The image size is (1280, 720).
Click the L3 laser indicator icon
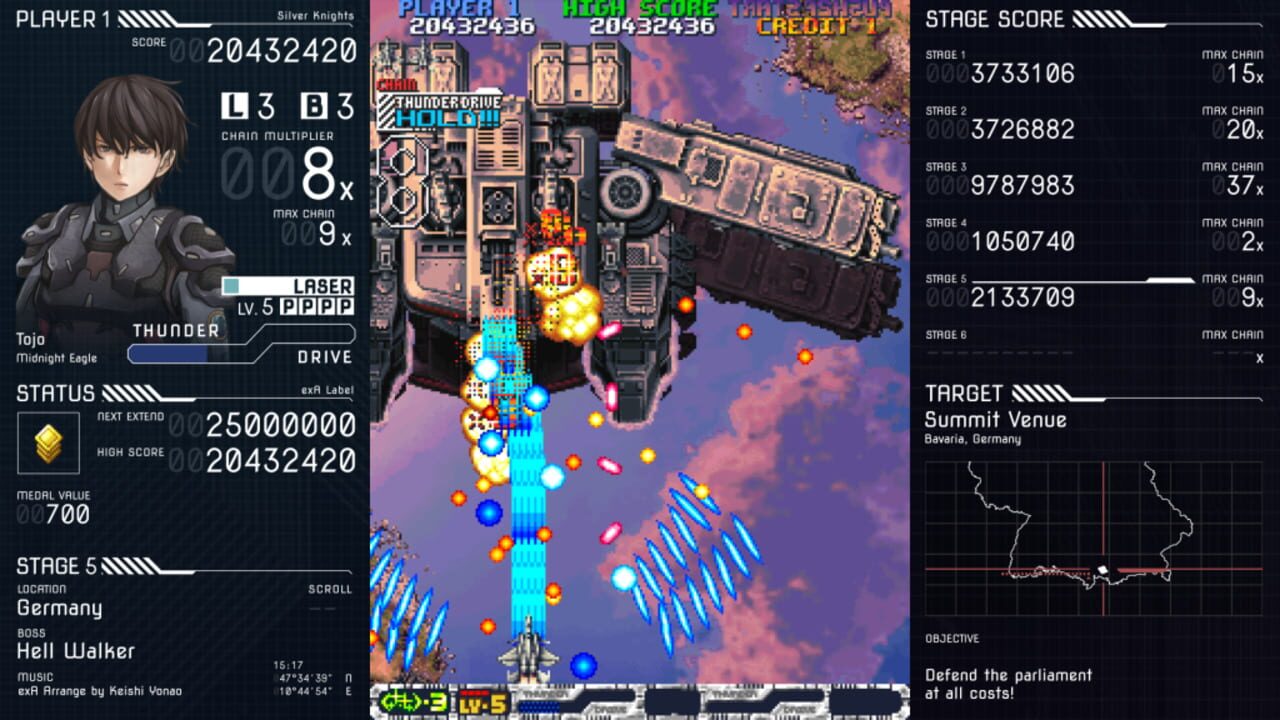pos(234,104)
